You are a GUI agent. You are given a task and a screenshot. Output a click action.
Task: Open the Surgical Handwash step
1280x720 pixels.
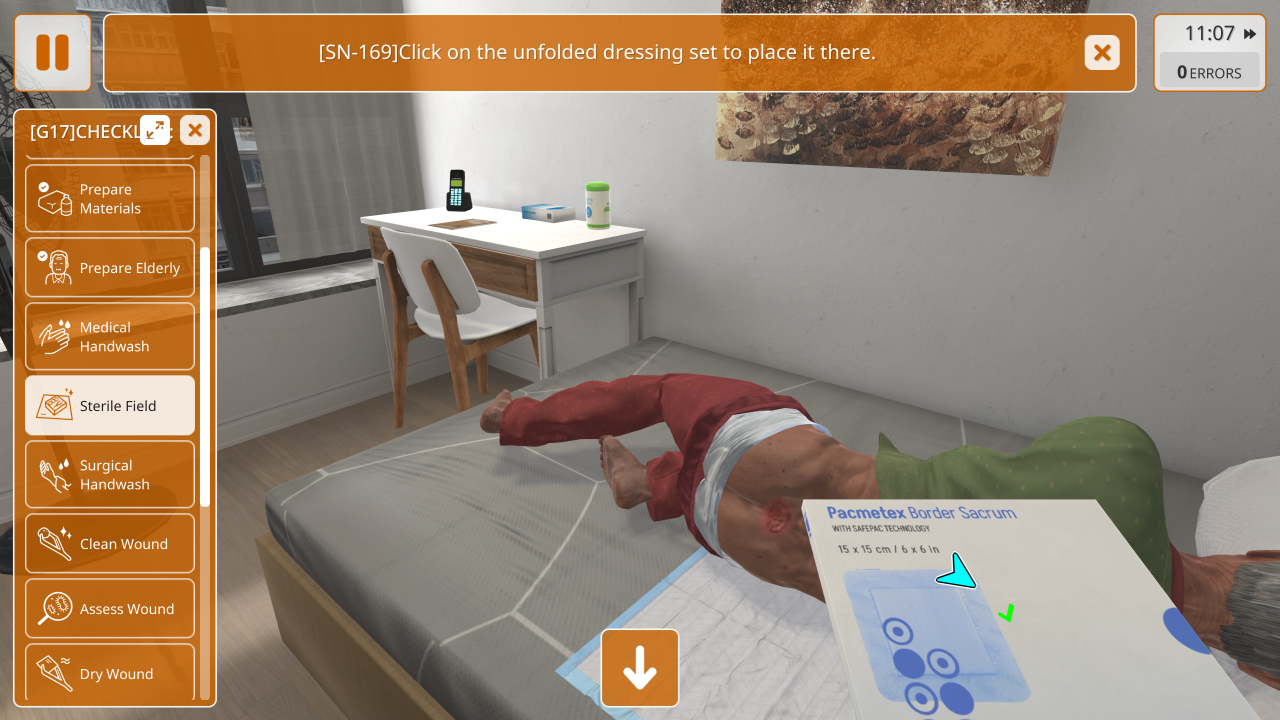[110, 475]
